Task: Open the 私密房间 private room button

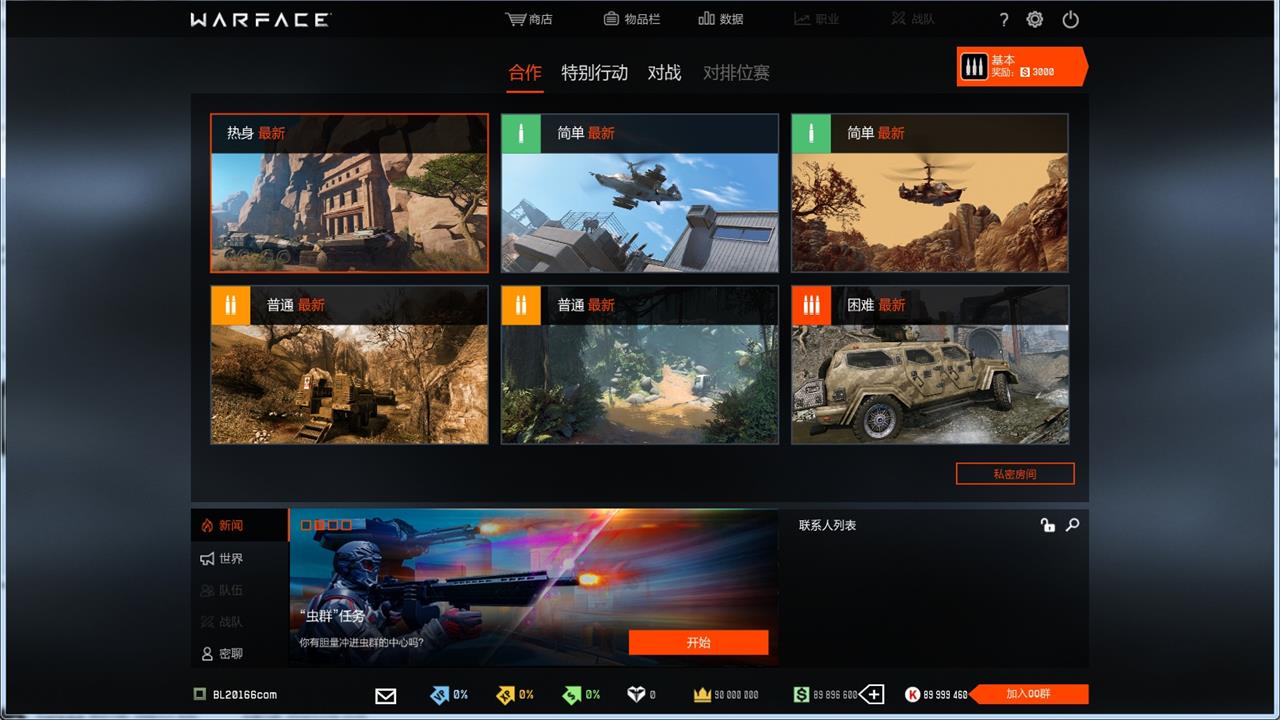Action: [1015, 474]
